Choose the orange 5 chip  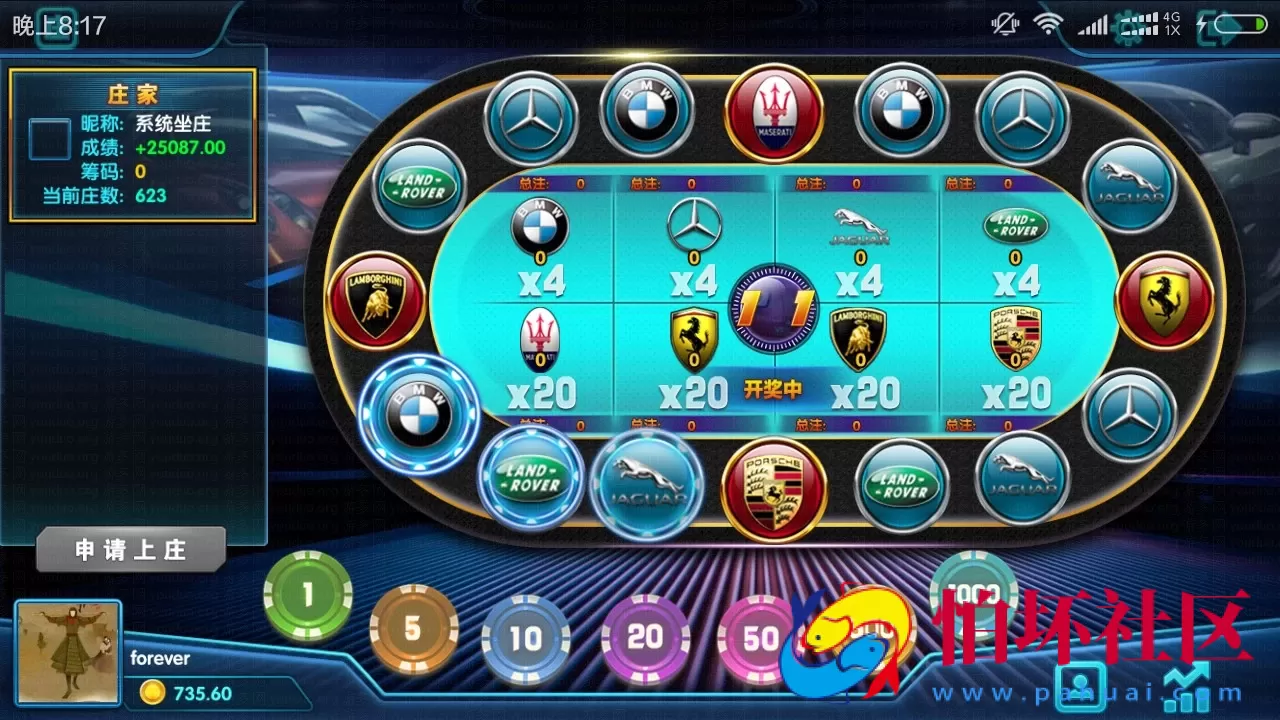click(413, 630)
